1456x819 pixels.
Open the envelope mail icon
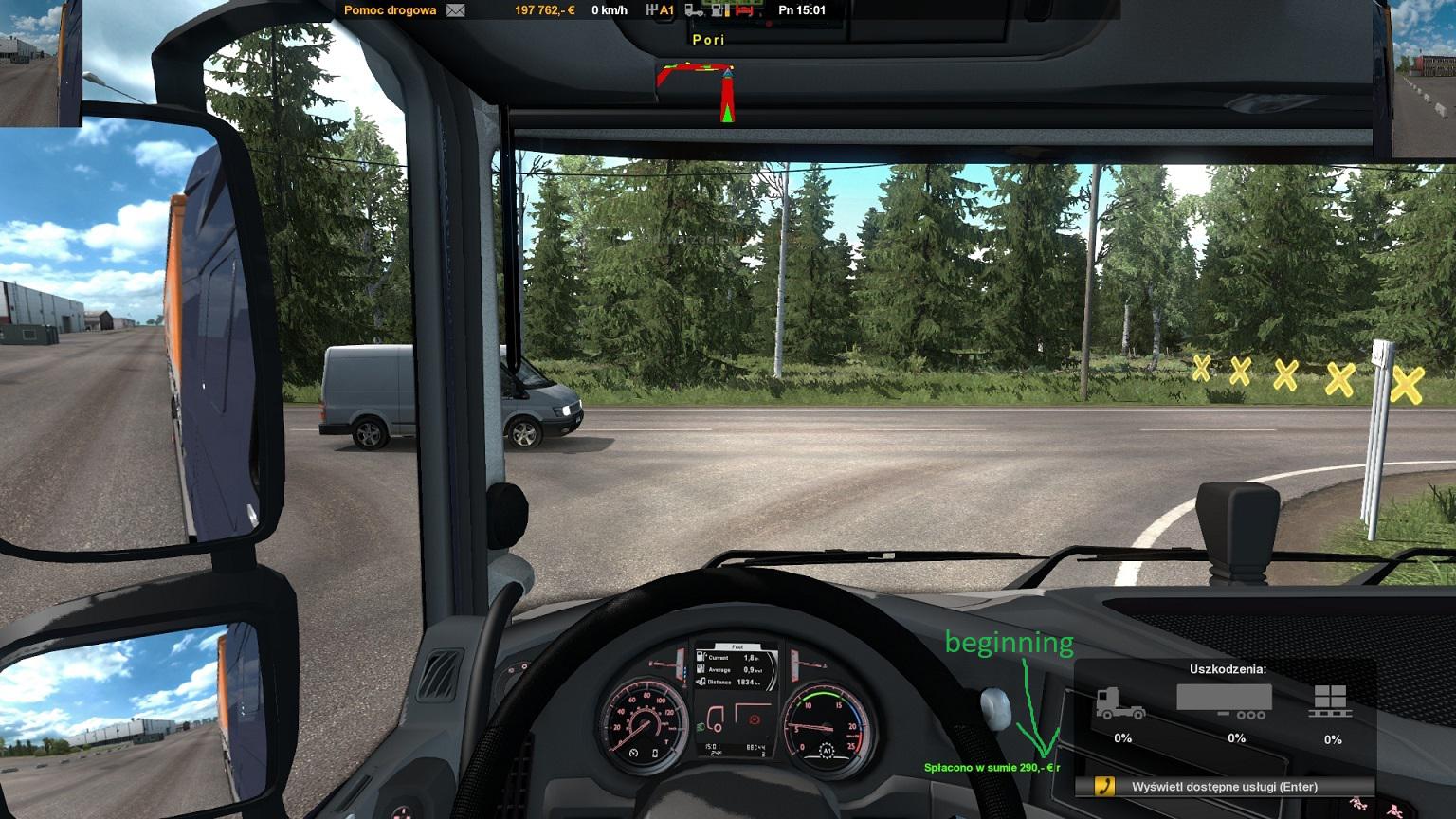[x=456, y=10]
